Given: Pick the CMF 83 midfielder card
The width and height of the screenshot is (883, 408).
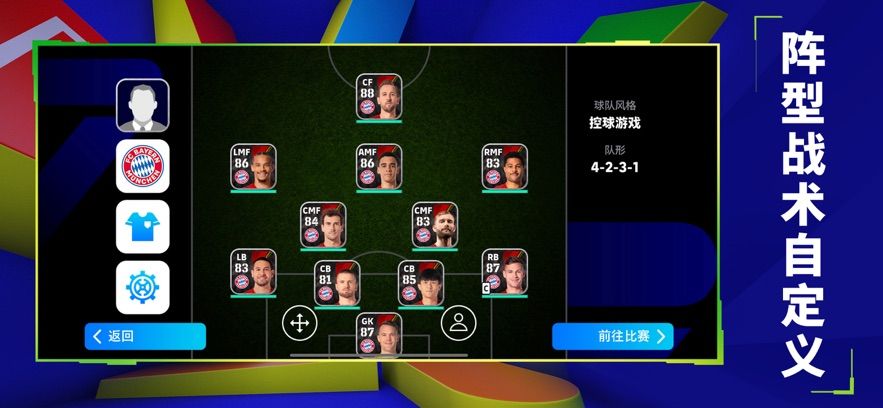Looking at the screenshot, I should click(434, 225).
